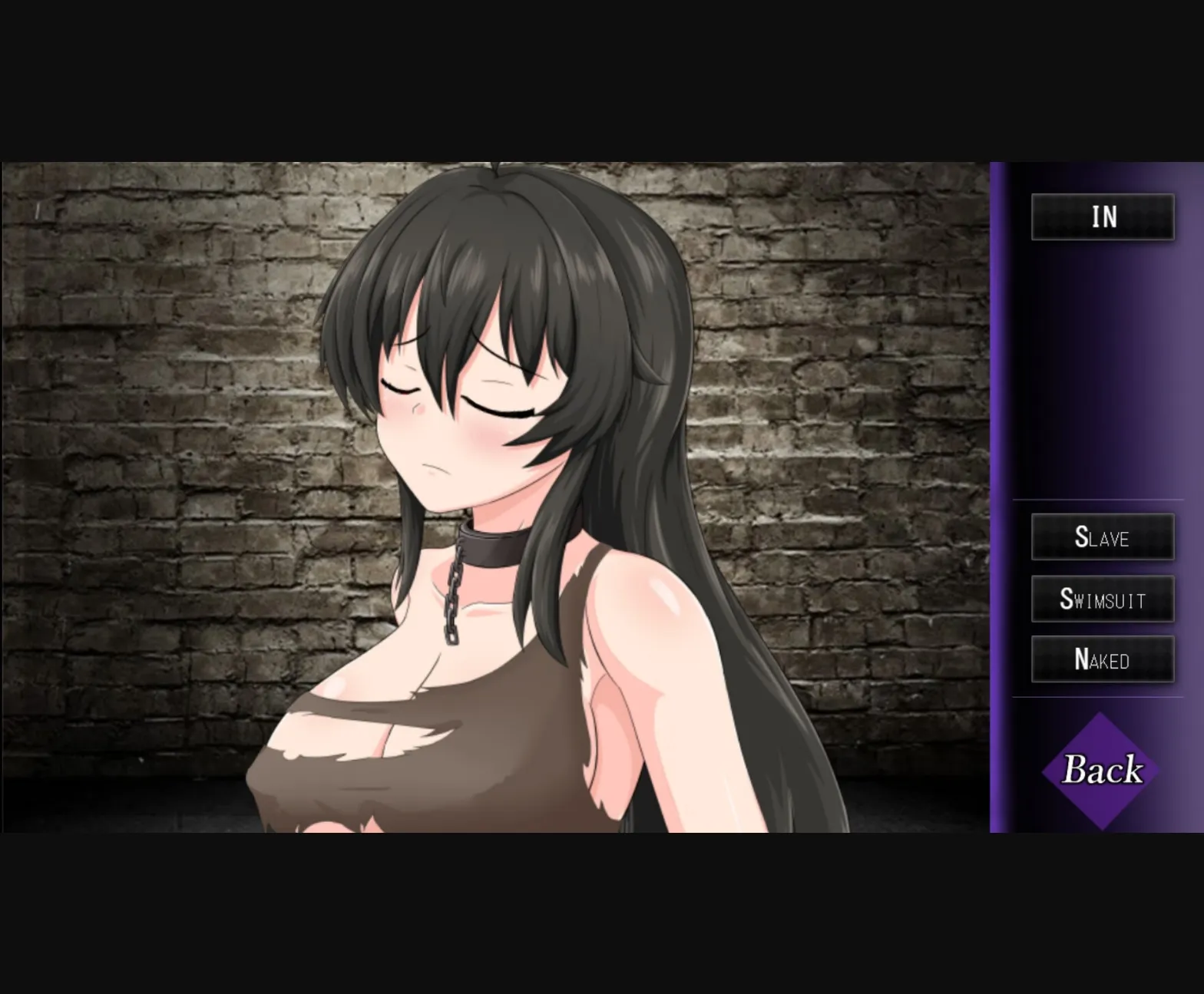Enable the SLAVE costume toggle
This screenshot has width=1204, height=994.
(x=1102, y=537)
